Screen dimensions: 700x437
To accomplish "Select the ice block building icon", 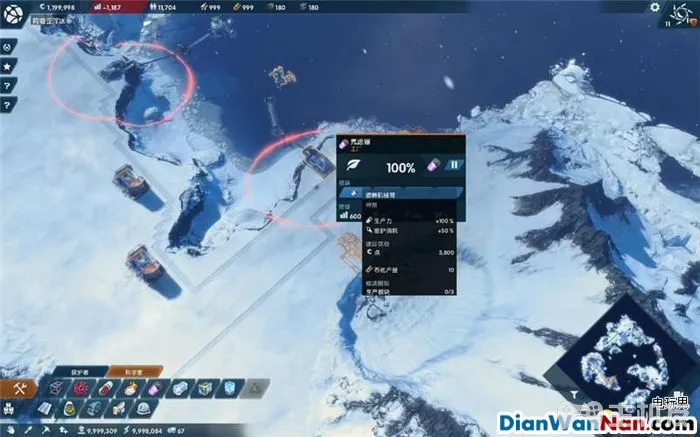I will point(231,388).
